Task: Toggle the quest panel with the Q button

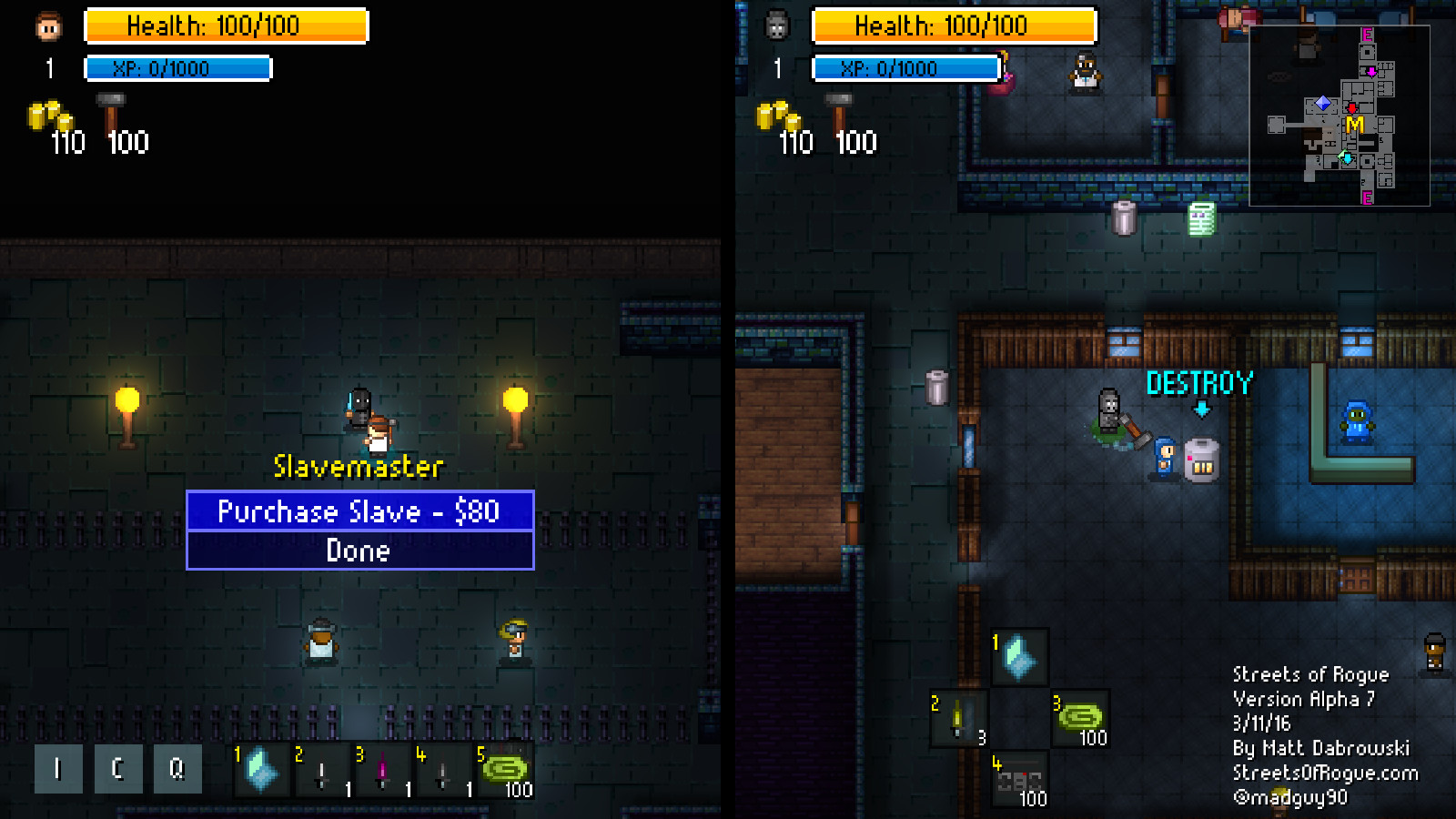Action: tap(177, 767)
